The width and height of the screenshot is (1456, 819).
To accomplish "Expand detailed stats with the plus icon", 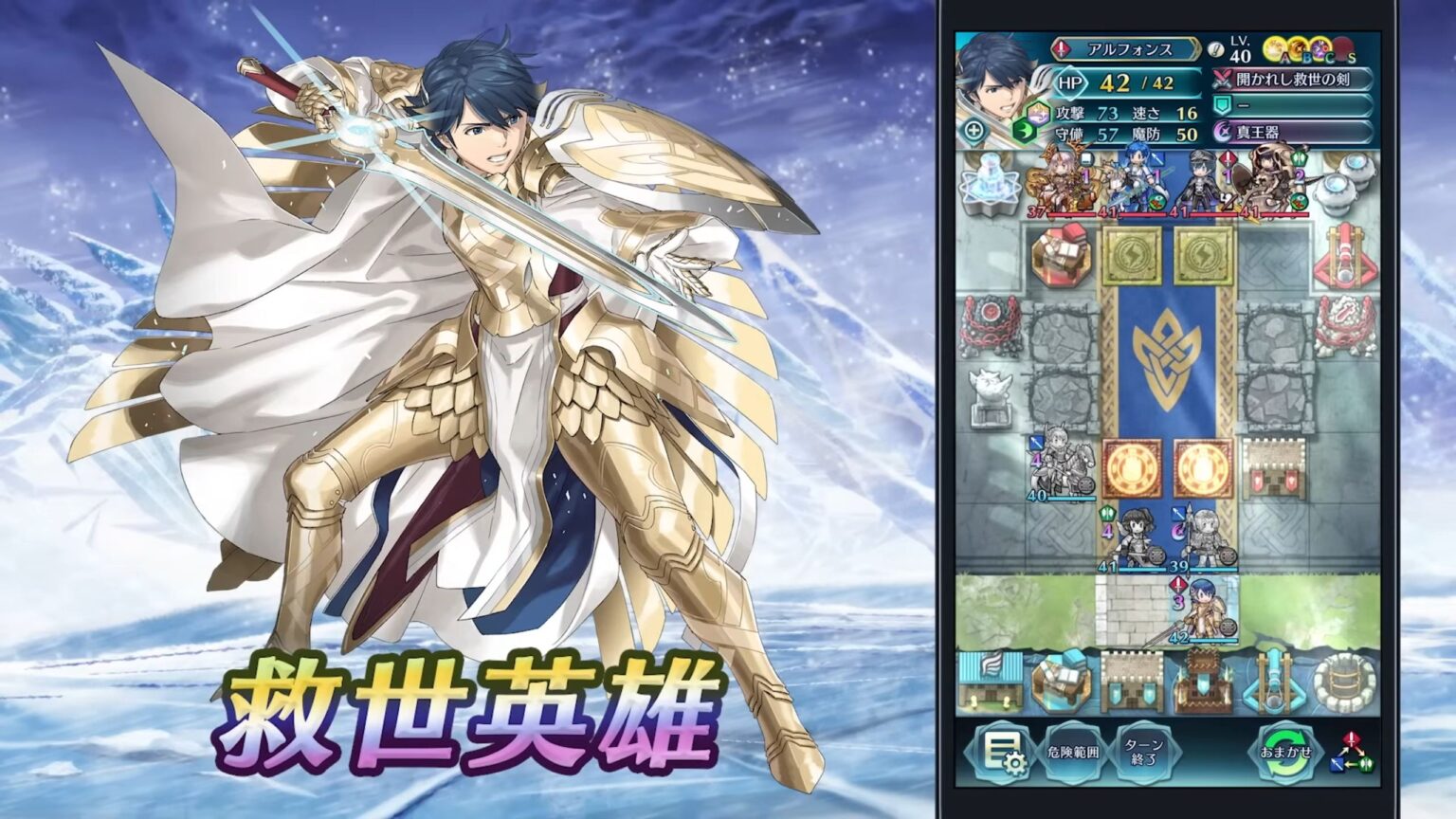I will (975, 131).
